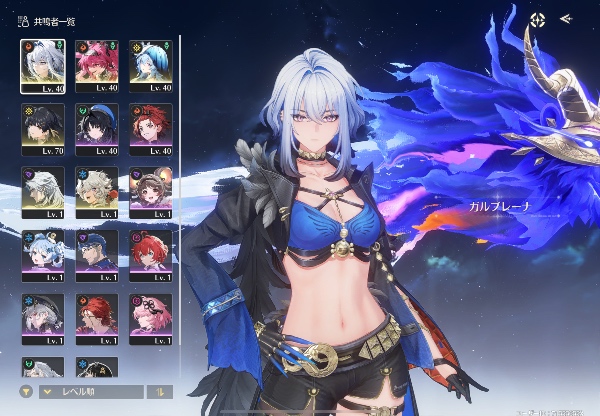
Task: Select the highlighted white-haired Lv. 40 portrait
Action: 42,62
